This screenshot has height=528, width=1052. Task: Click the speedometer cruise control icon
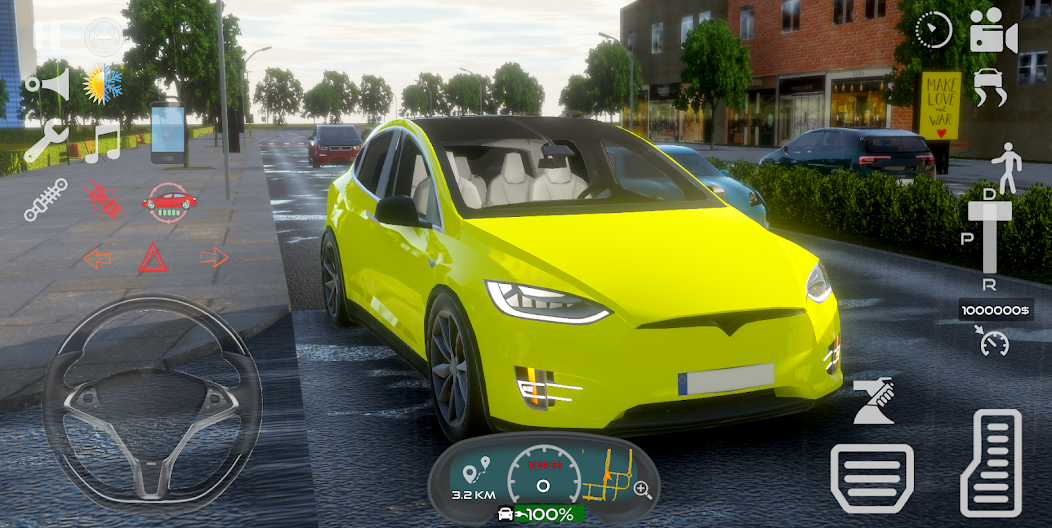[994, 342]
